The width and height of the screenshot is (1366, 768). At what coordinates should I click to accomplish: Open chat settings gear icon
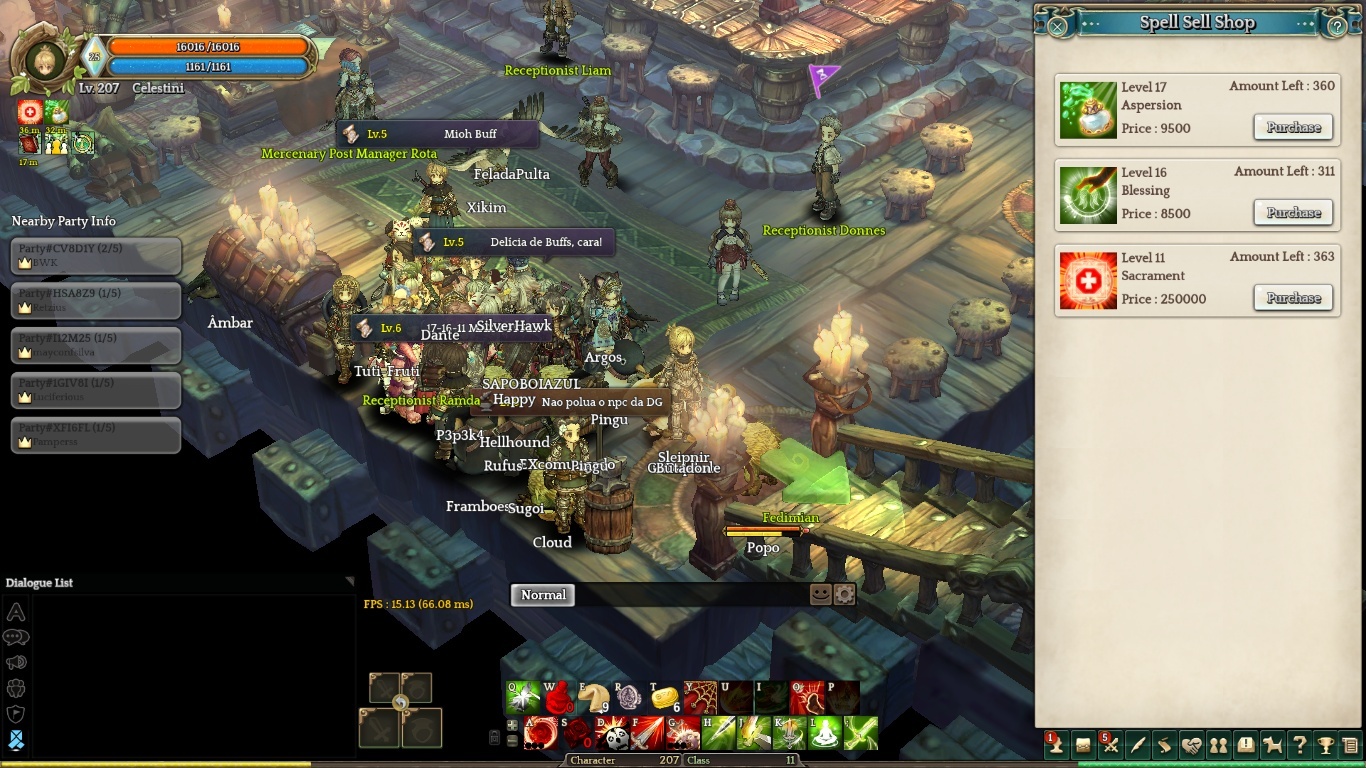(844, 594)
